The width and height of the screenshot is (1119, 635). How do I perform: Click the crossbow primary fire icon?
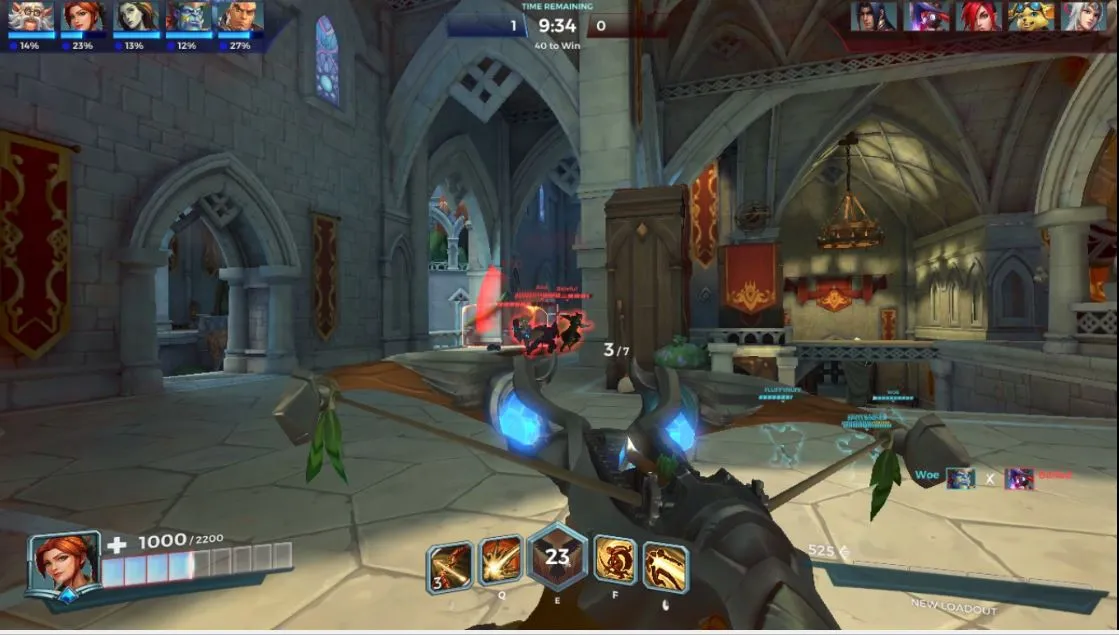[664, 565]
